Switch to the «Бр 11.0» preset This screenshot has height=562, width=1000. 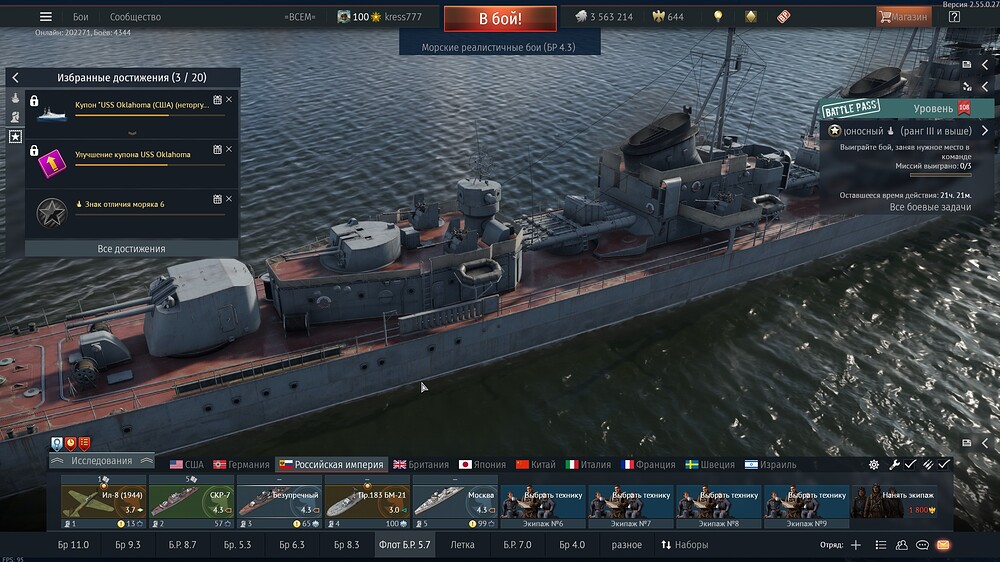tap(73, 545)
